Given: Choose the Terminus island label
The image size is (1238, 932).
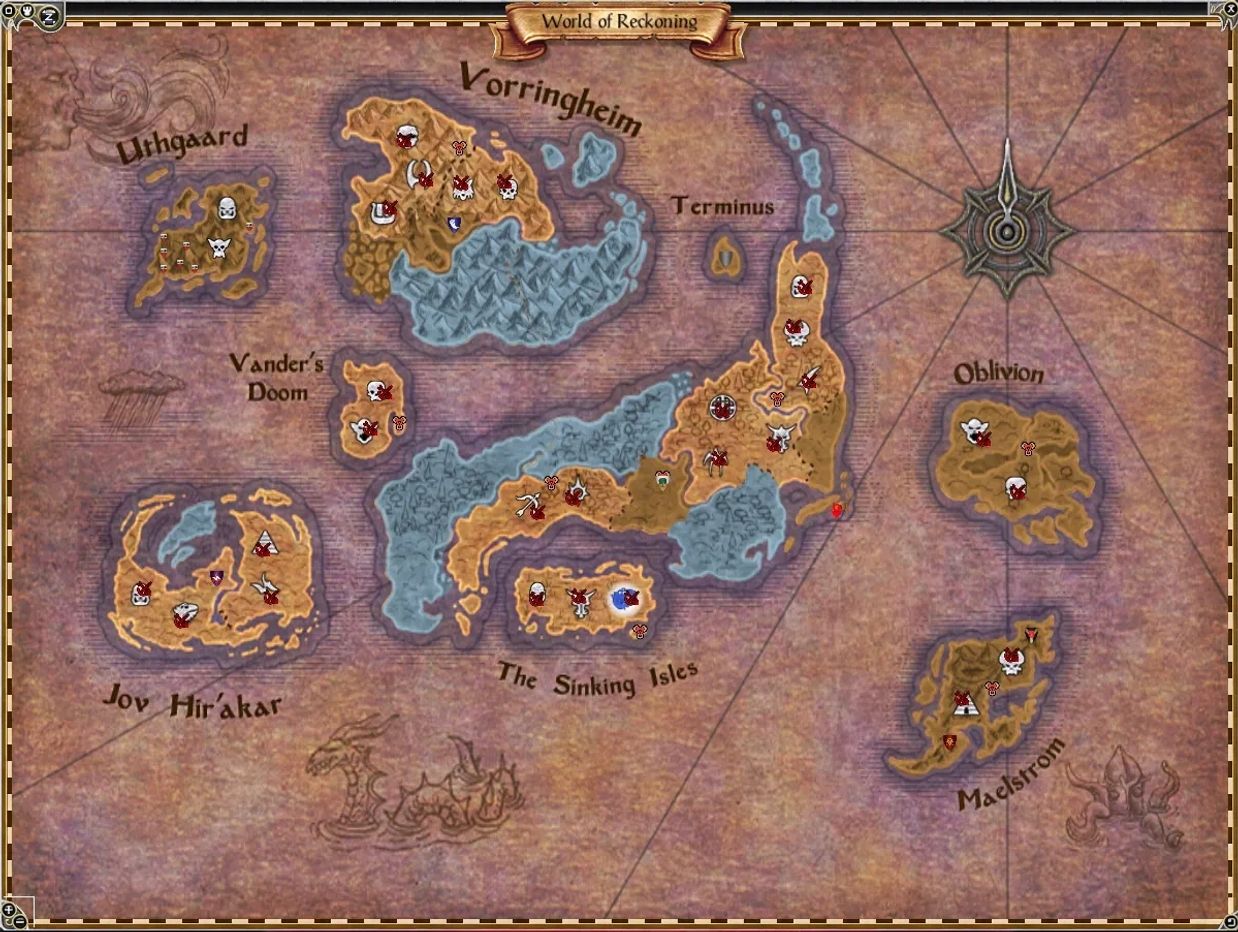Looking at the screenshot, I should click(x=722, y=207).
